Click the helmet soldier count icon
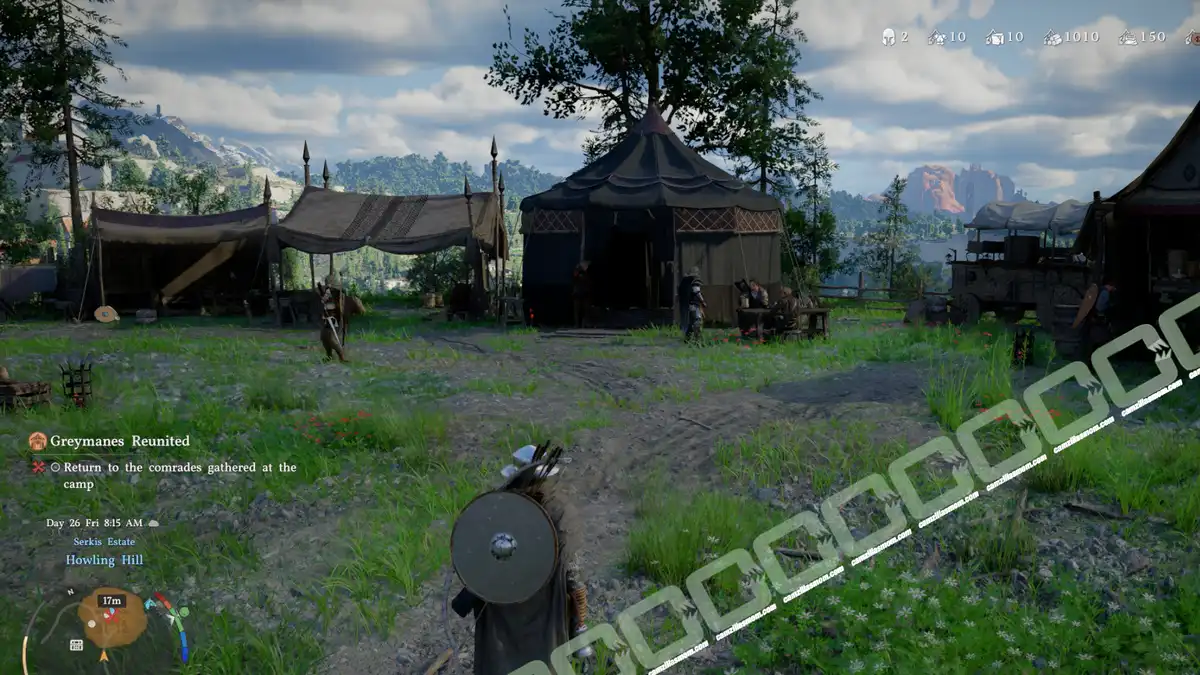This screenshot has width=1200, height=675. (x=888, y=37)
